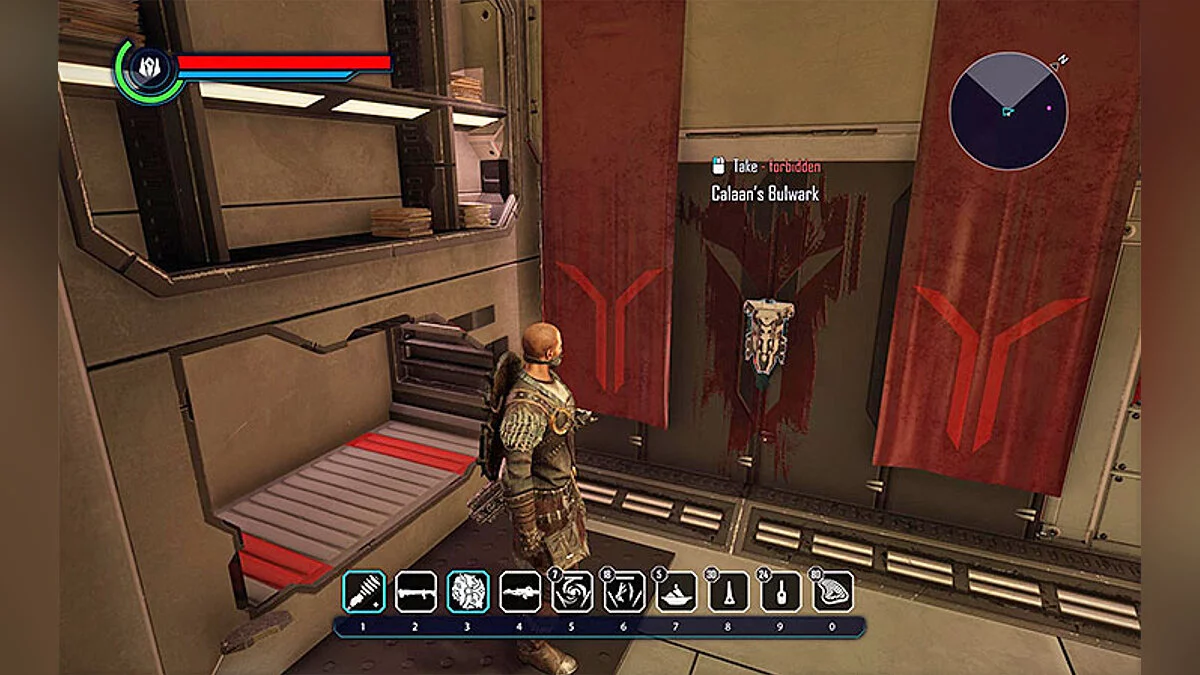This screenshot has height=675, width=1200.
Task: Use the bandage item in slot 0
Action: coord(832,591)
